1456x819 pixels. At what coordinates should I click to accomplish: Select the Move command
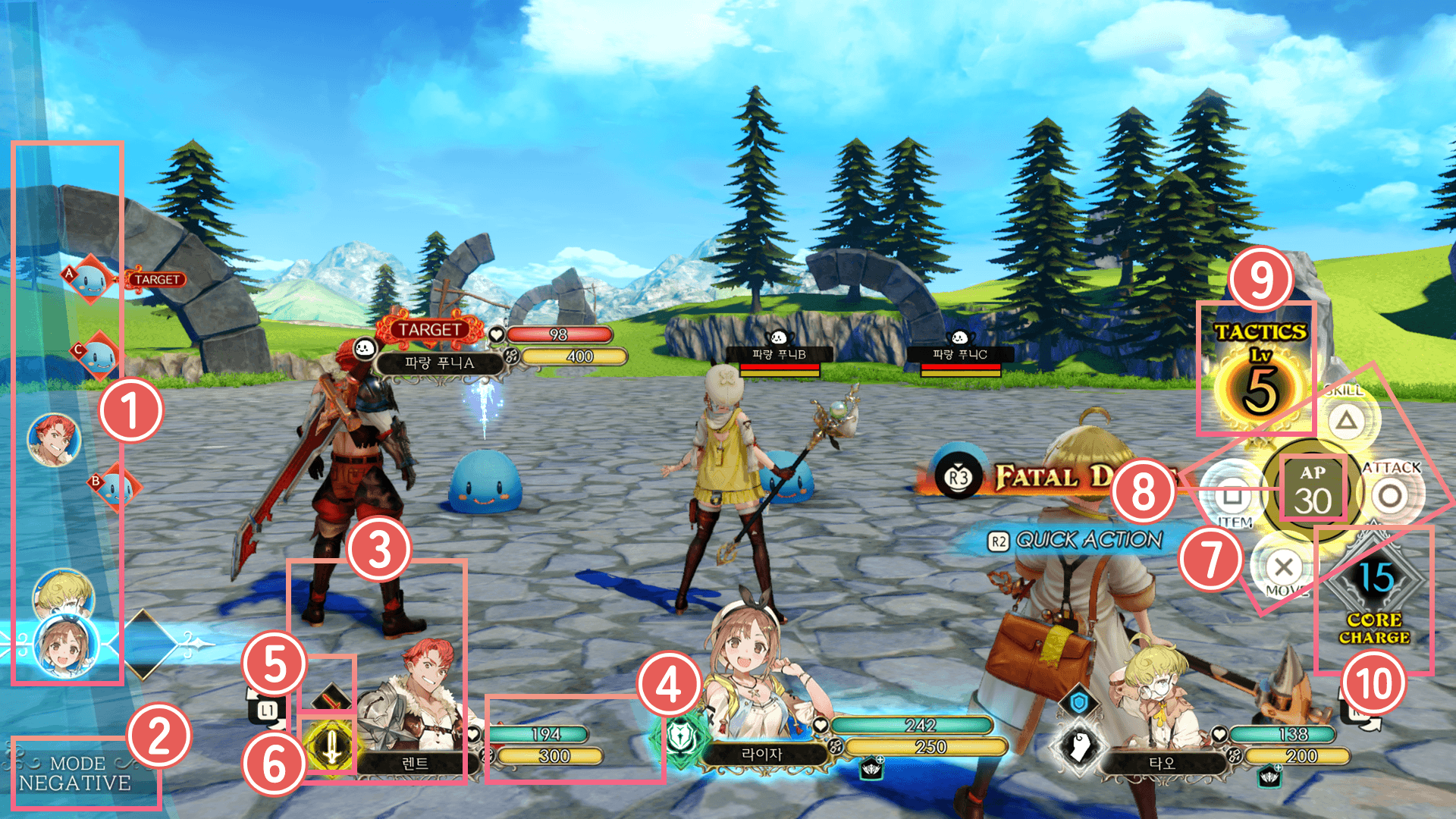point(1283,566)
